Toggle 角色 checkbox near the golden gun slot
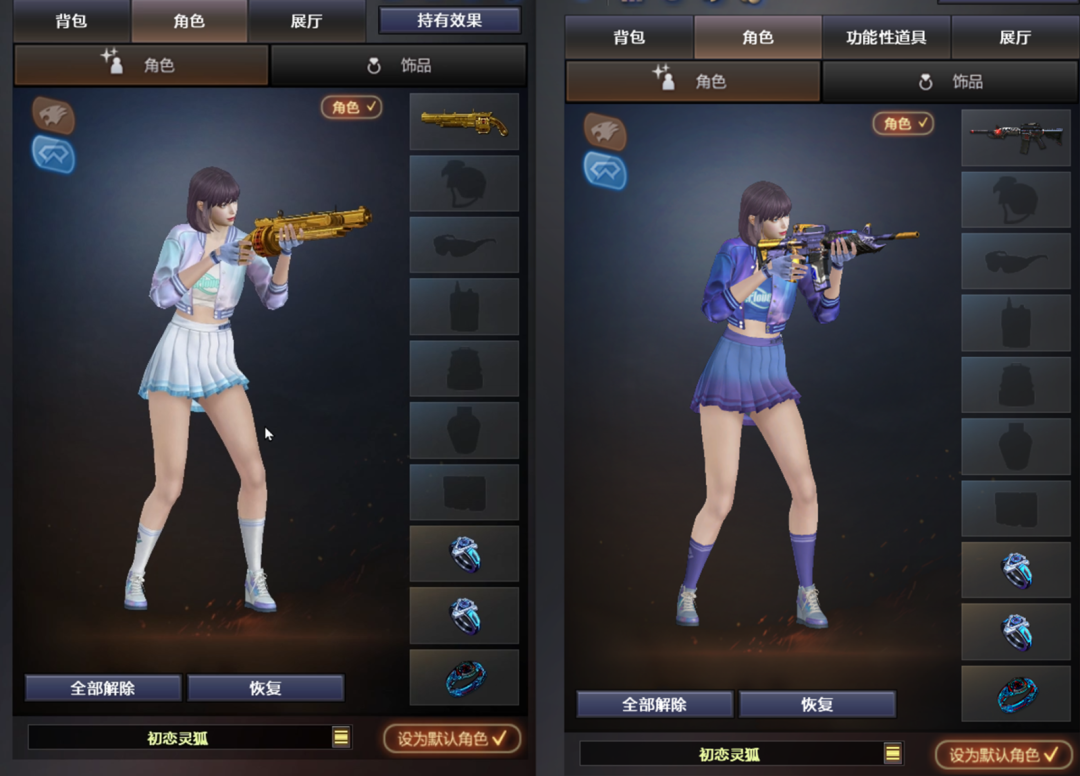Viewport: 1080px width, 776px height. click(352, 107)
